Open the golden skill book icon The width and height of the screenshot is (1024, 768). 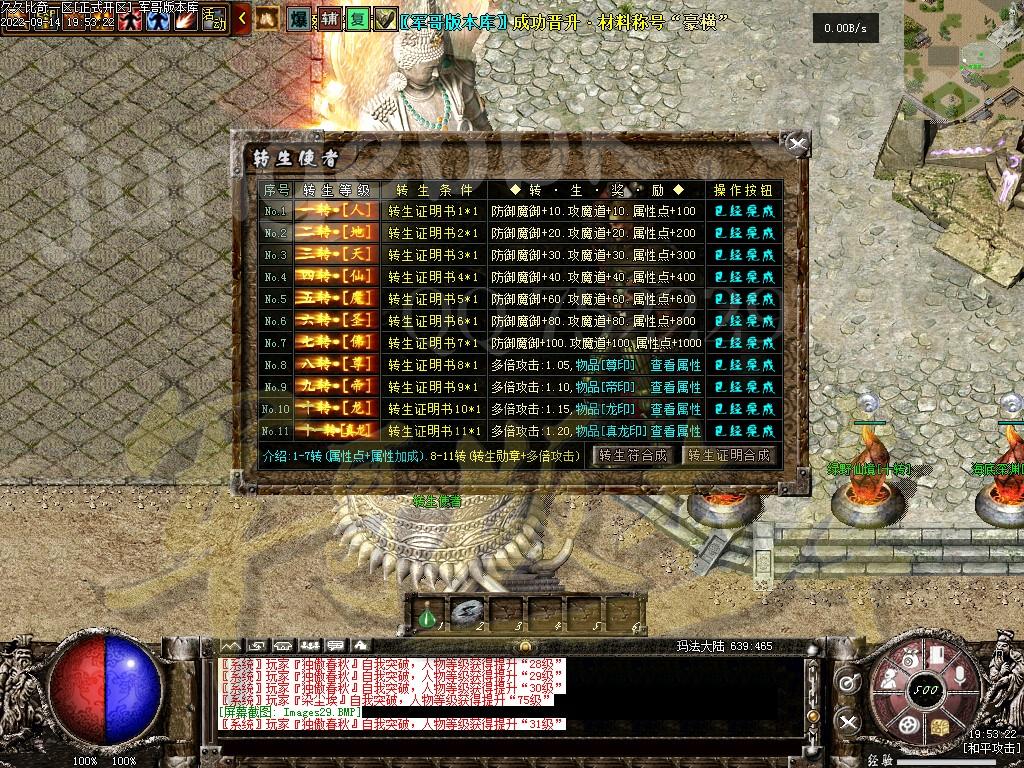pos(940,726)
